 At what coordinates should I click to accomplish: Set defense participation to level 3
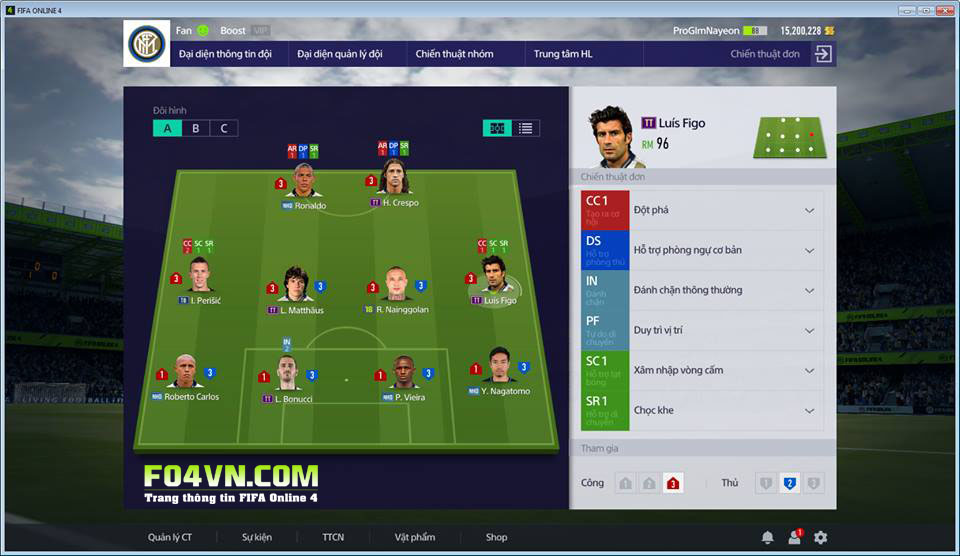[814, 483]
